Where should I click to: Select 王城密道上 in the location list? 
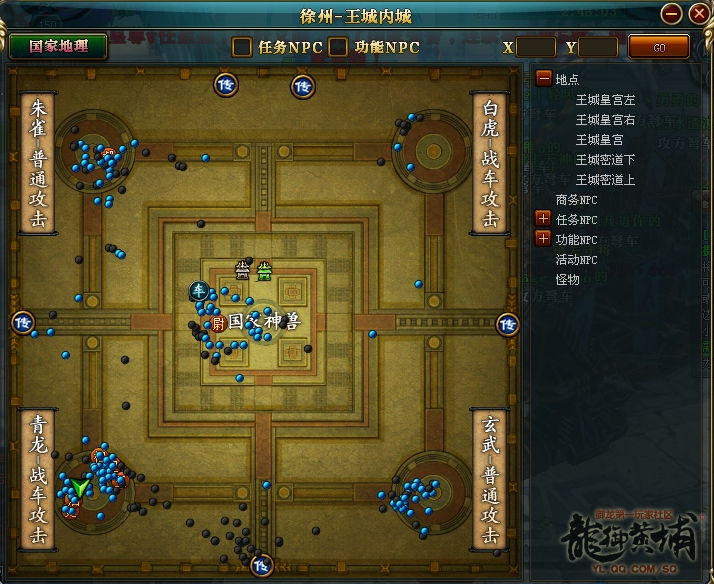click(606, 179)
